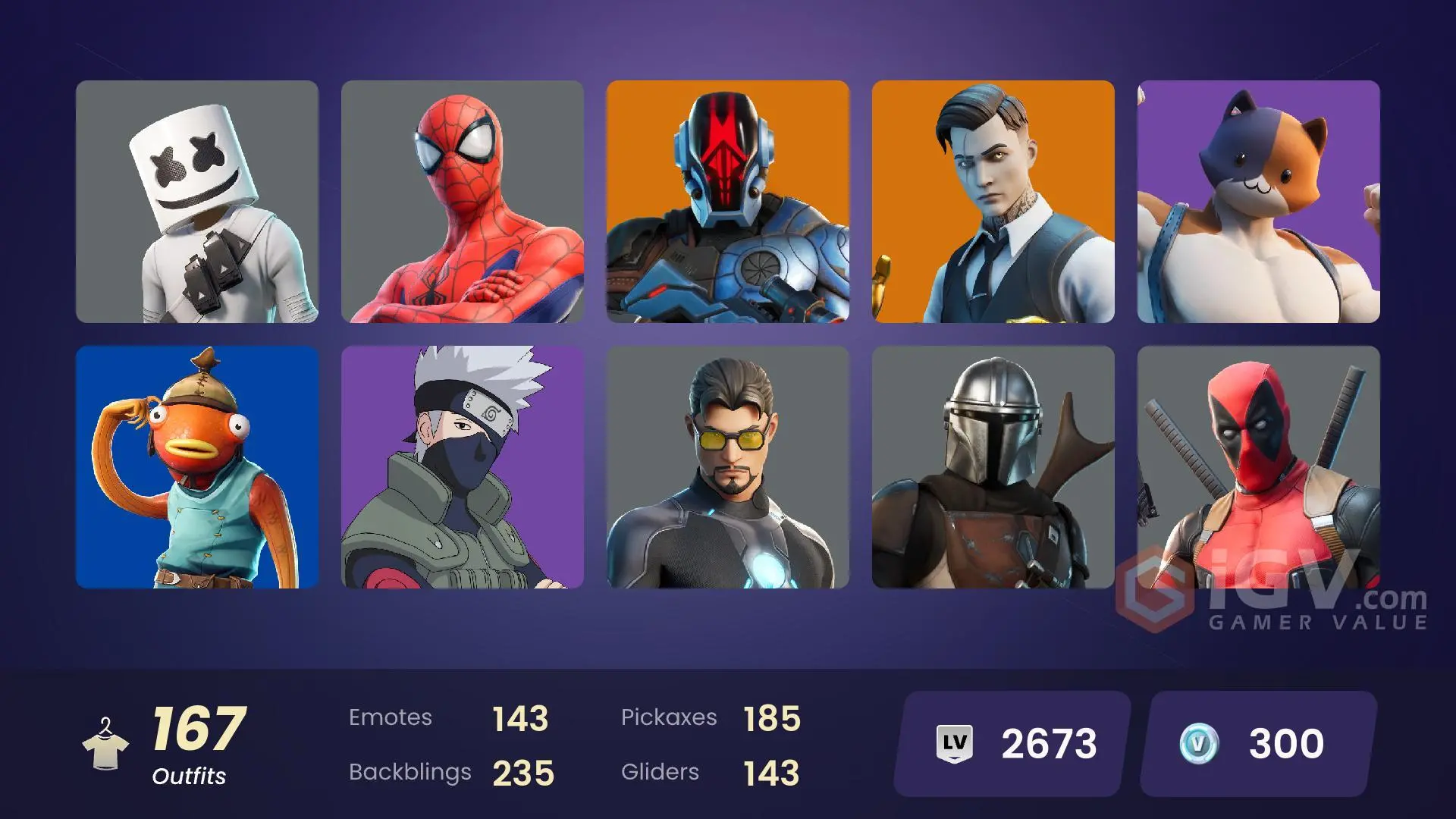Select the Fishstick outfit tile
Screen dimensions: 1456x819
(197, 470)
